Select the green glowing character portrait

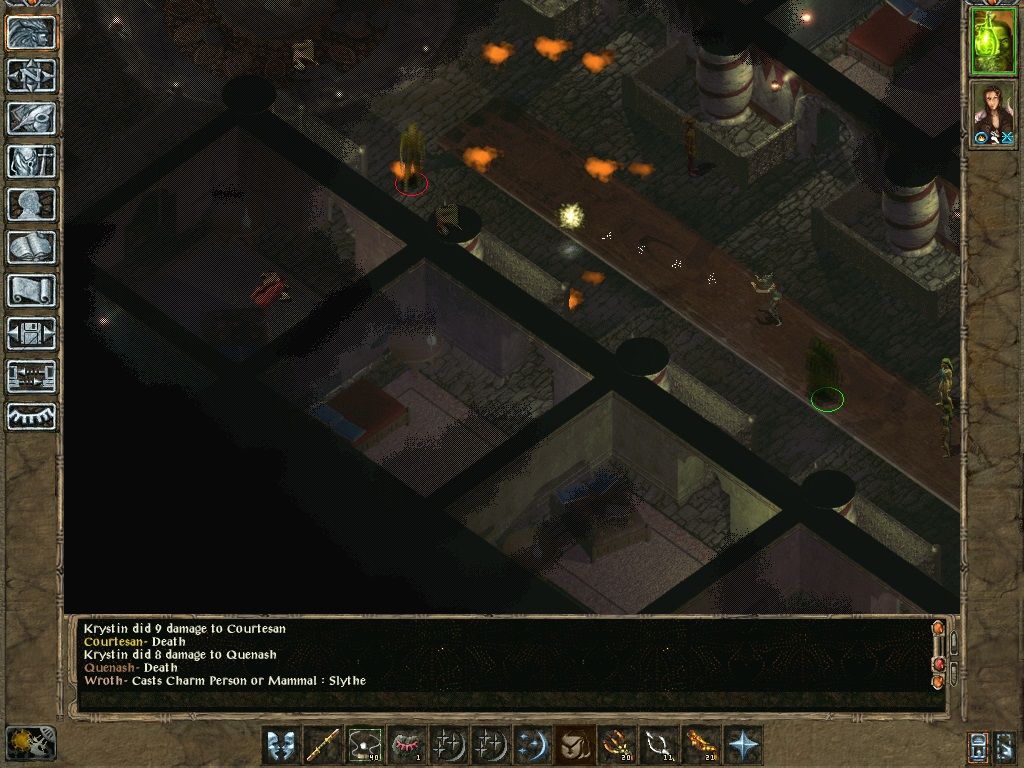(993, 41)
